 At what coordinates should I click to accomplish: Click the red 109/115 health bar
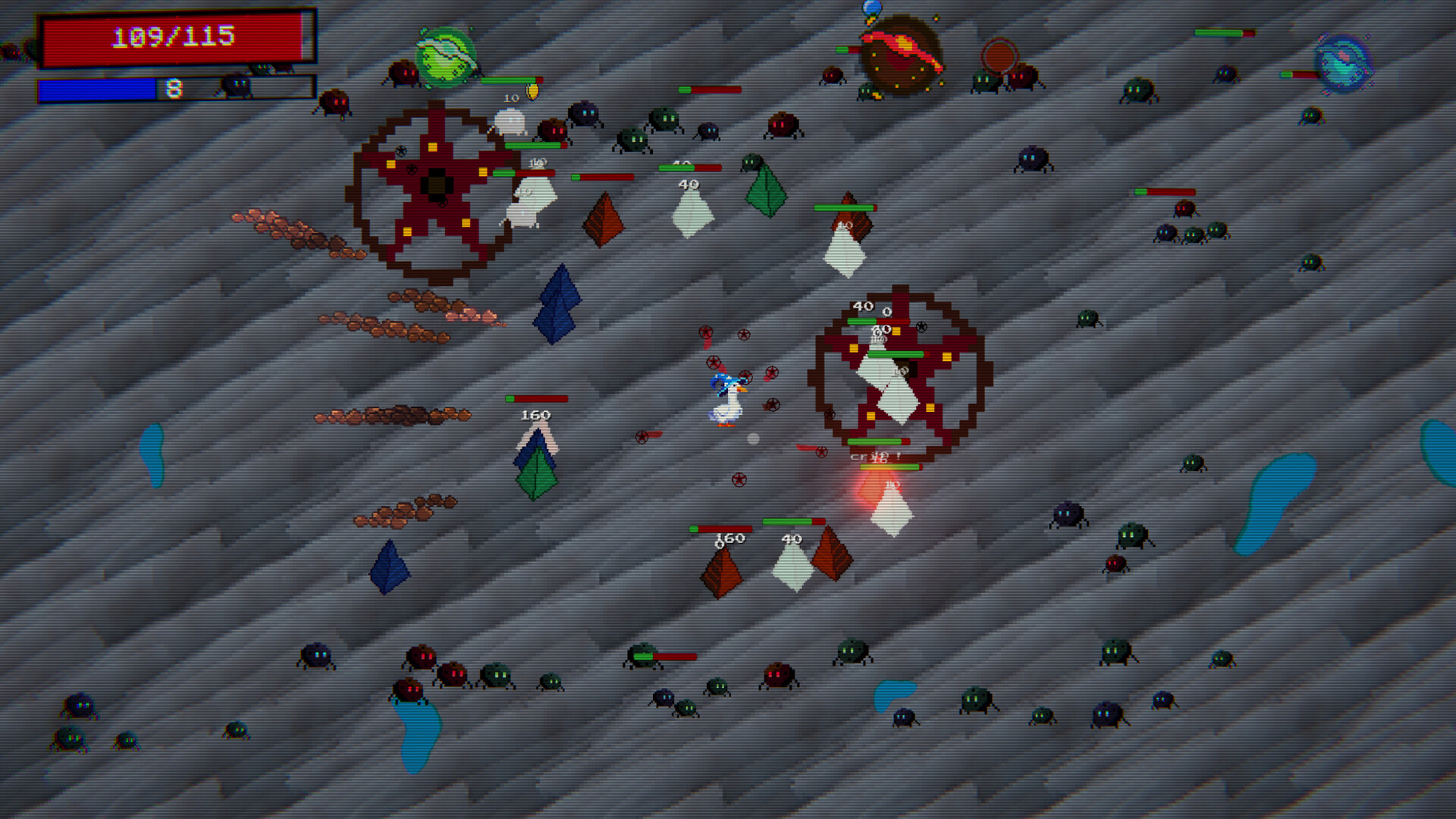click(x=174, y=36)
